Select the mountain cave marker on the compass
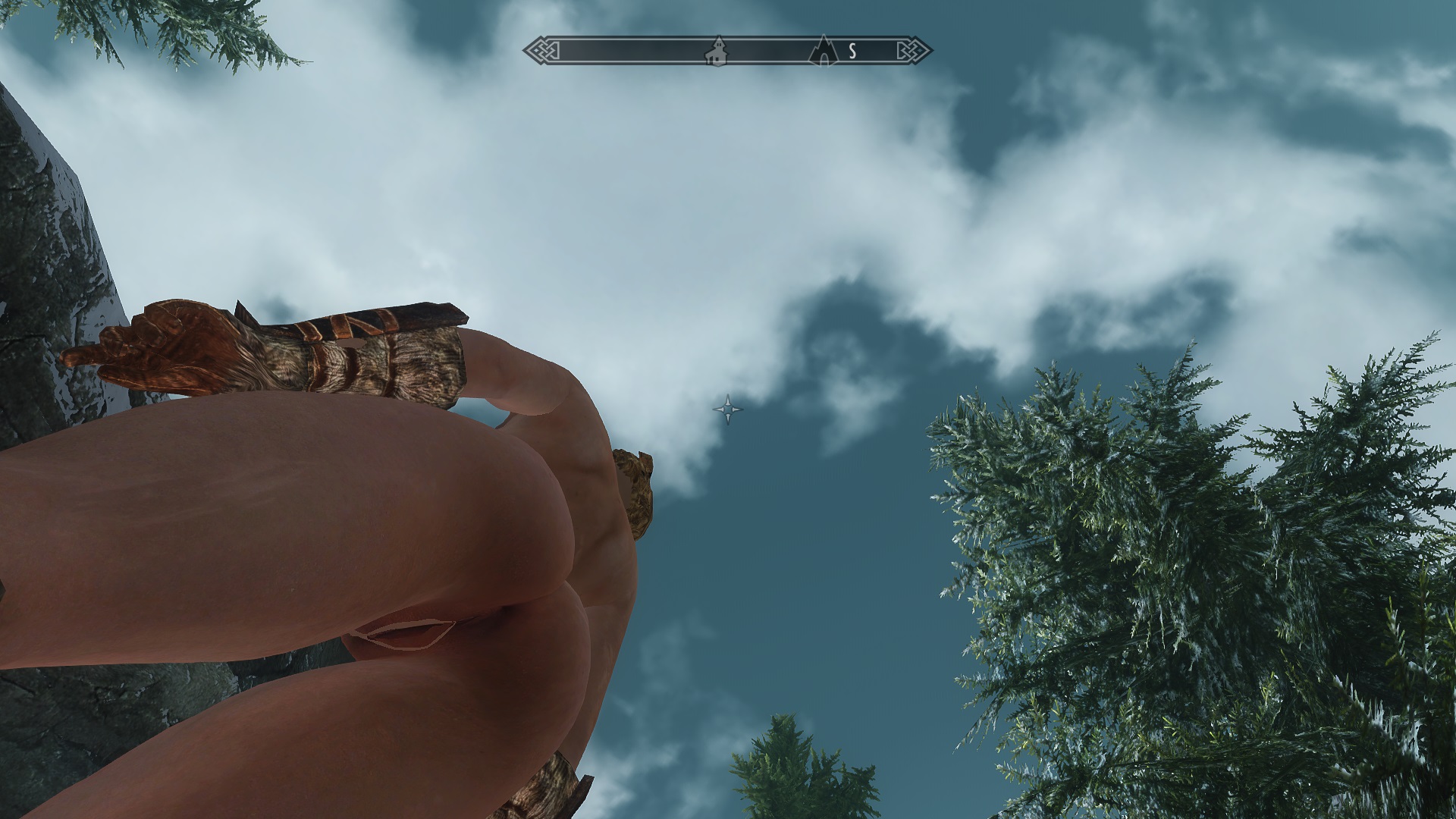The width and height of the screenshot is (1456, 819). [x=823, y=51]
